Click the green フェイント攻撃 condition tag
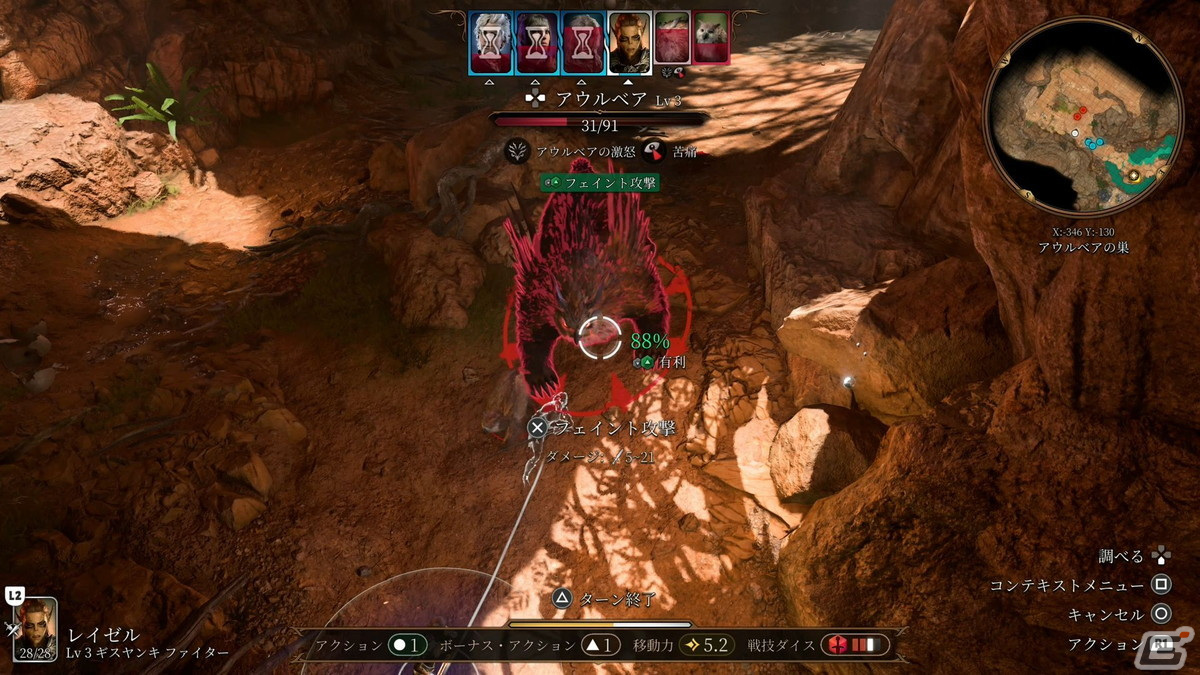 point(600,182)
